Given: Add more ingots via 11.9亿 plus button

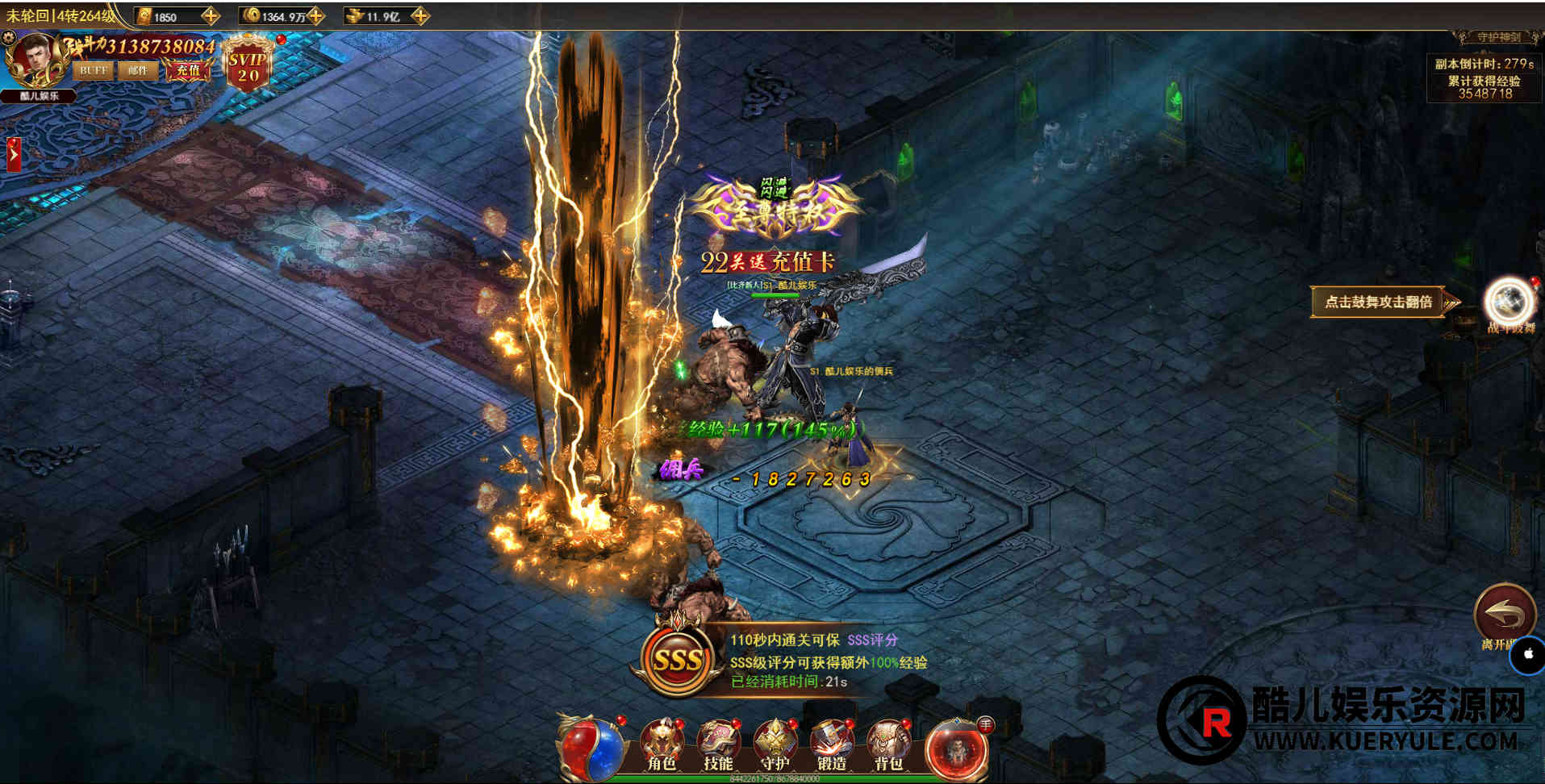Looking at the screenshot, I should pyautogui.click(x=420, y=15).
